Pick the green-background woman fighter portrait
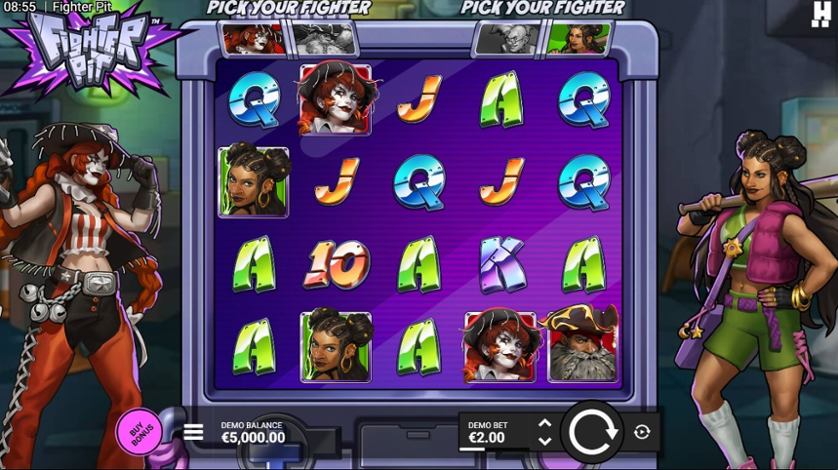The height and width of the screenshot is (470, 838). [575, 39]
